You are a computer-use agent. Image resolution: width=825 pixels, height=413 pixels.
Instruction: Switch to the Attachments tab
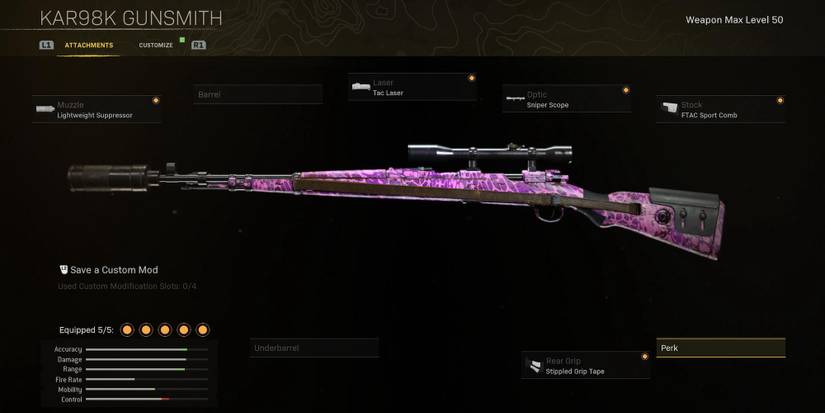pos(88,45)
